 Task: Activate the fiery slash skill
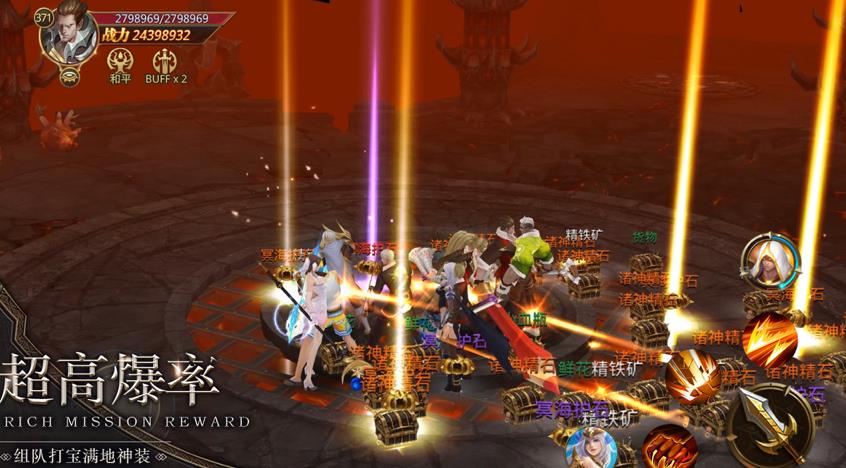coord(769,340)
